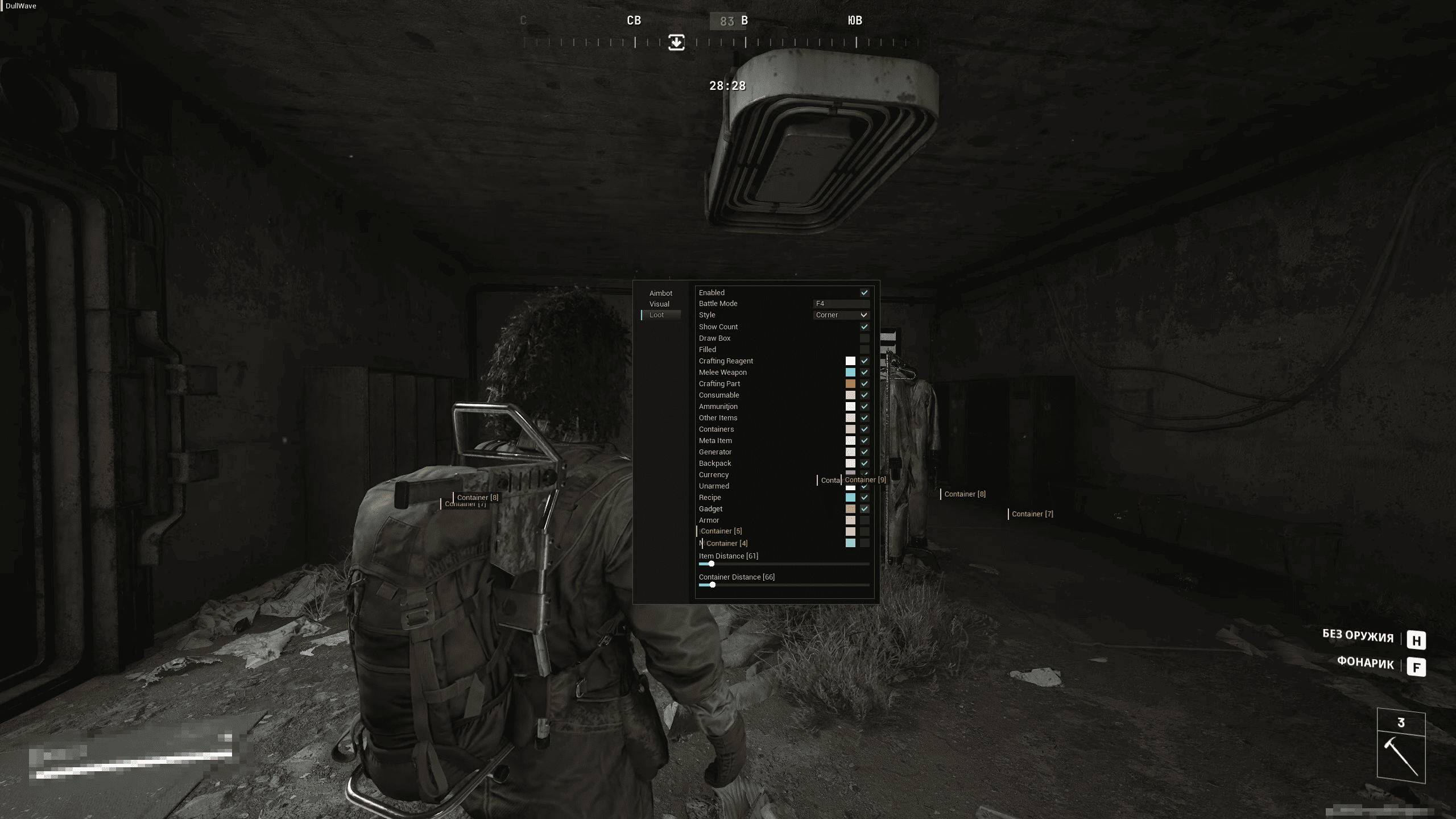
Task: Click the Container Distance slider handle
Action: coord(713,585)
